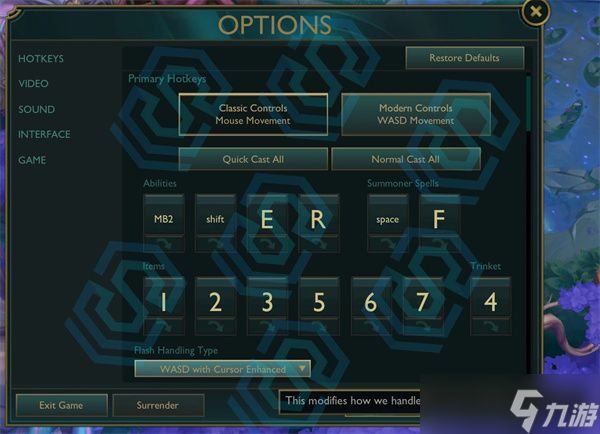Rebind the shift ability hotkey
This screenshot has height=434, width=600.
[x=215, y=219]
